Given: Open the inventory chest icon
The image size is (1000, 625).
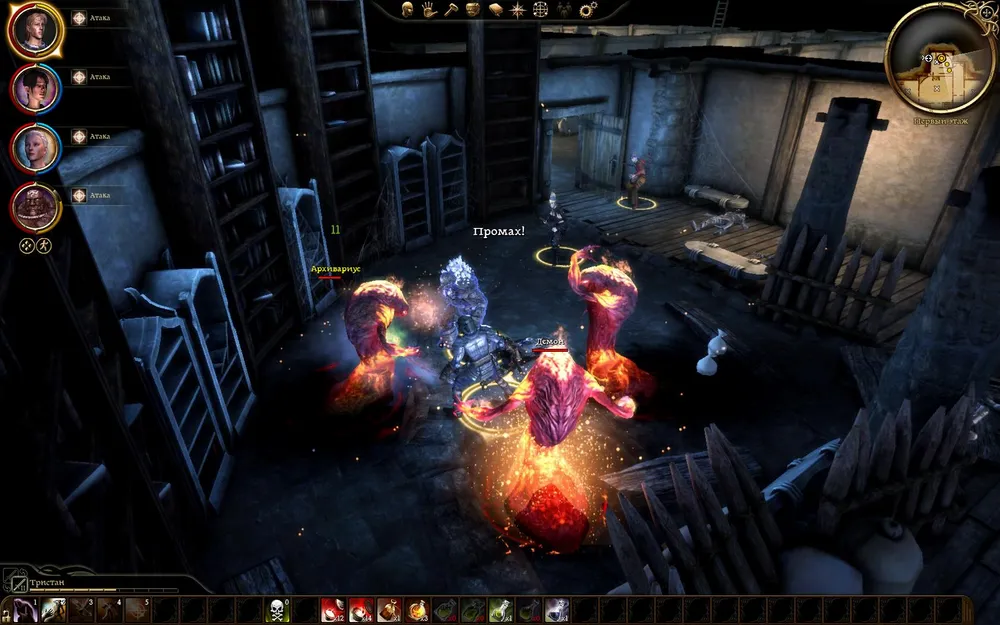Looking at the screenshot, I should tap(475, 10).
